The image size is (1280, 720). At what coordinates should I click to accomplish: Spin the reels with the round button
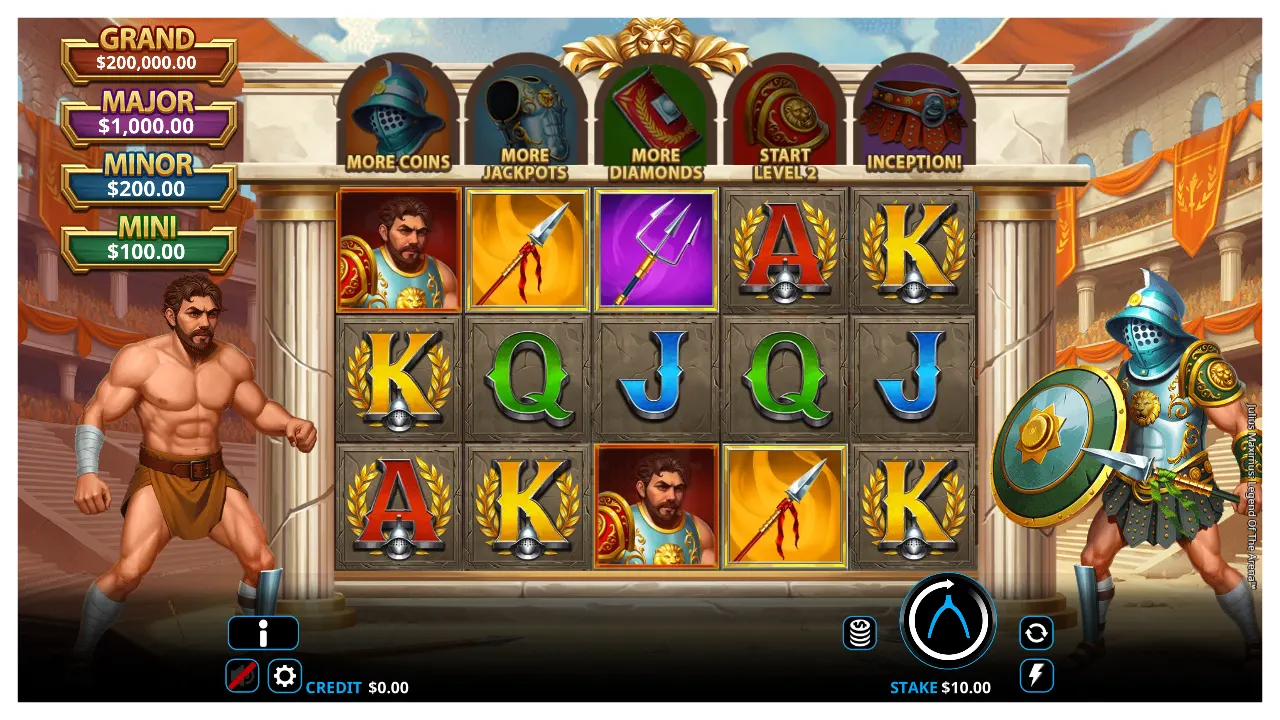pos(947,620)
